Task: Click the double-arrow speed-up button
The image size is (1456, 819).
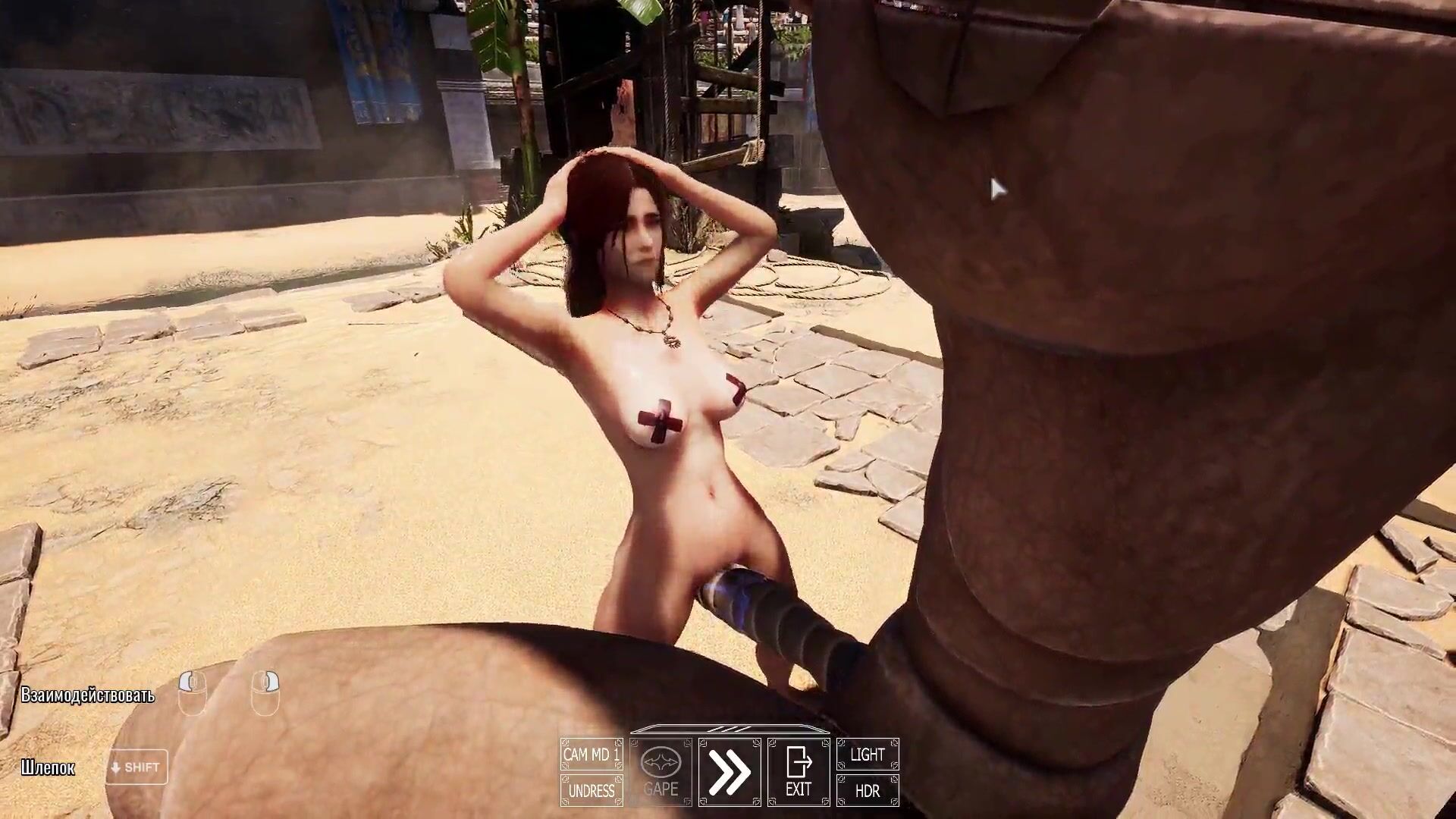Action: (x=730, y=772)
